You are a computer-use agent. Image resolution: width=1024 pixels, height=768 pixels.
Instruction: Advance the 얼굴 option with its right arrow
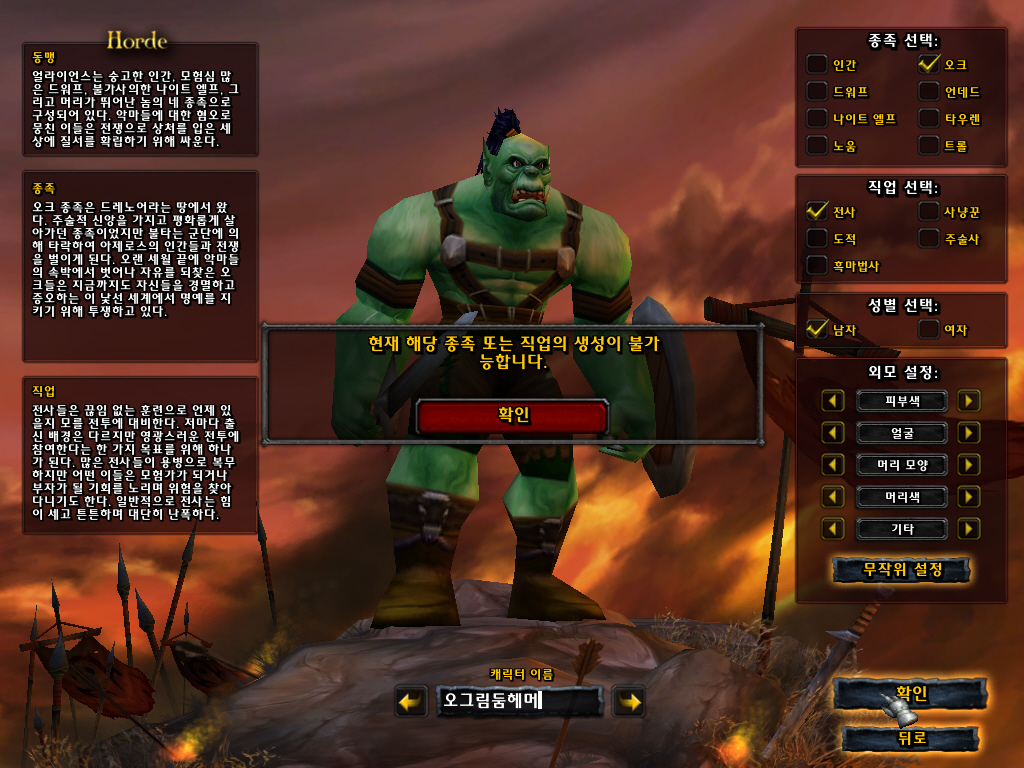[968, 433]
